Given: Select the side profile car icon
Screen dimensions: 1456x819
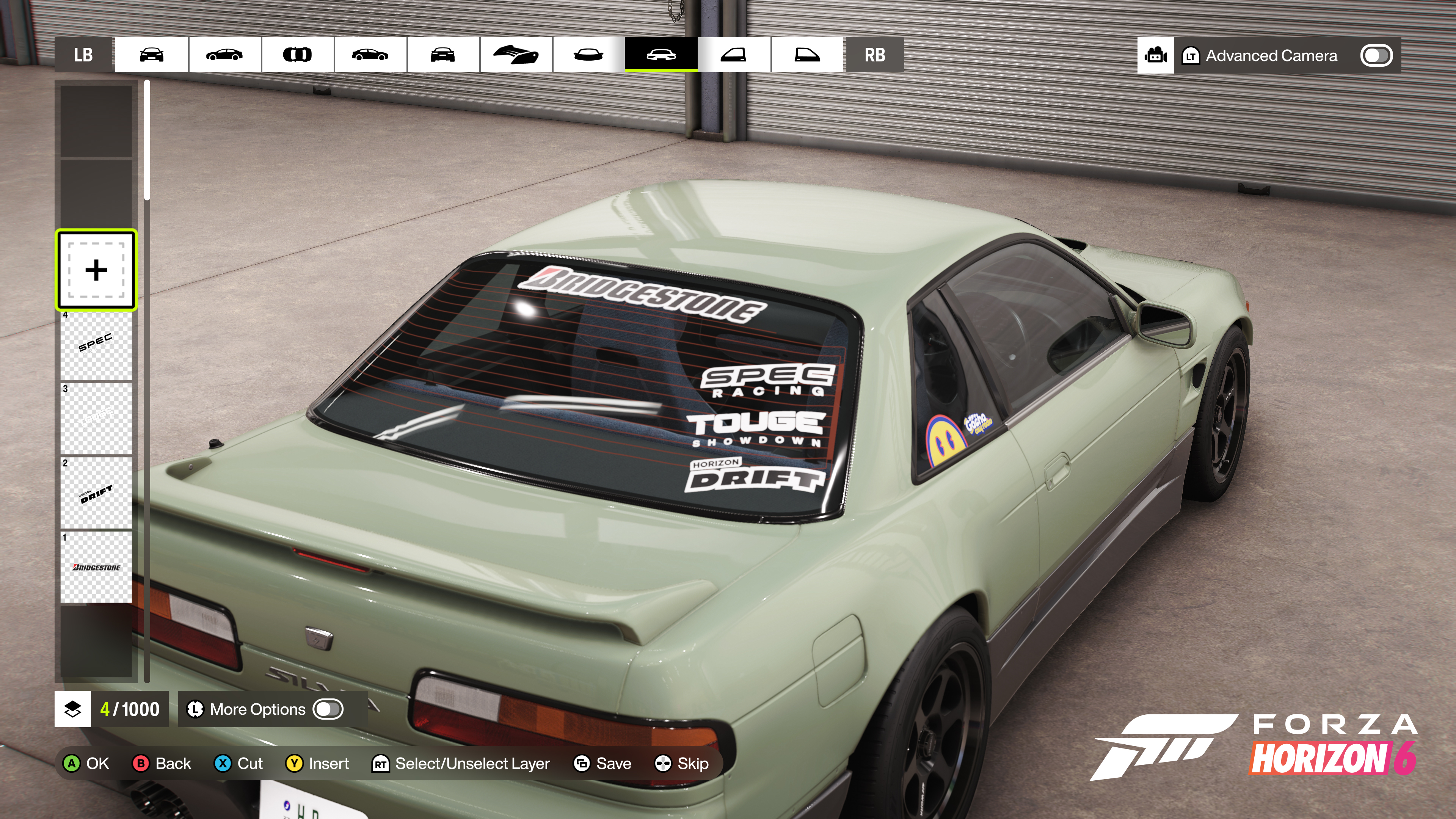Looking at the screenshot, I should click(x=226, y=55).
